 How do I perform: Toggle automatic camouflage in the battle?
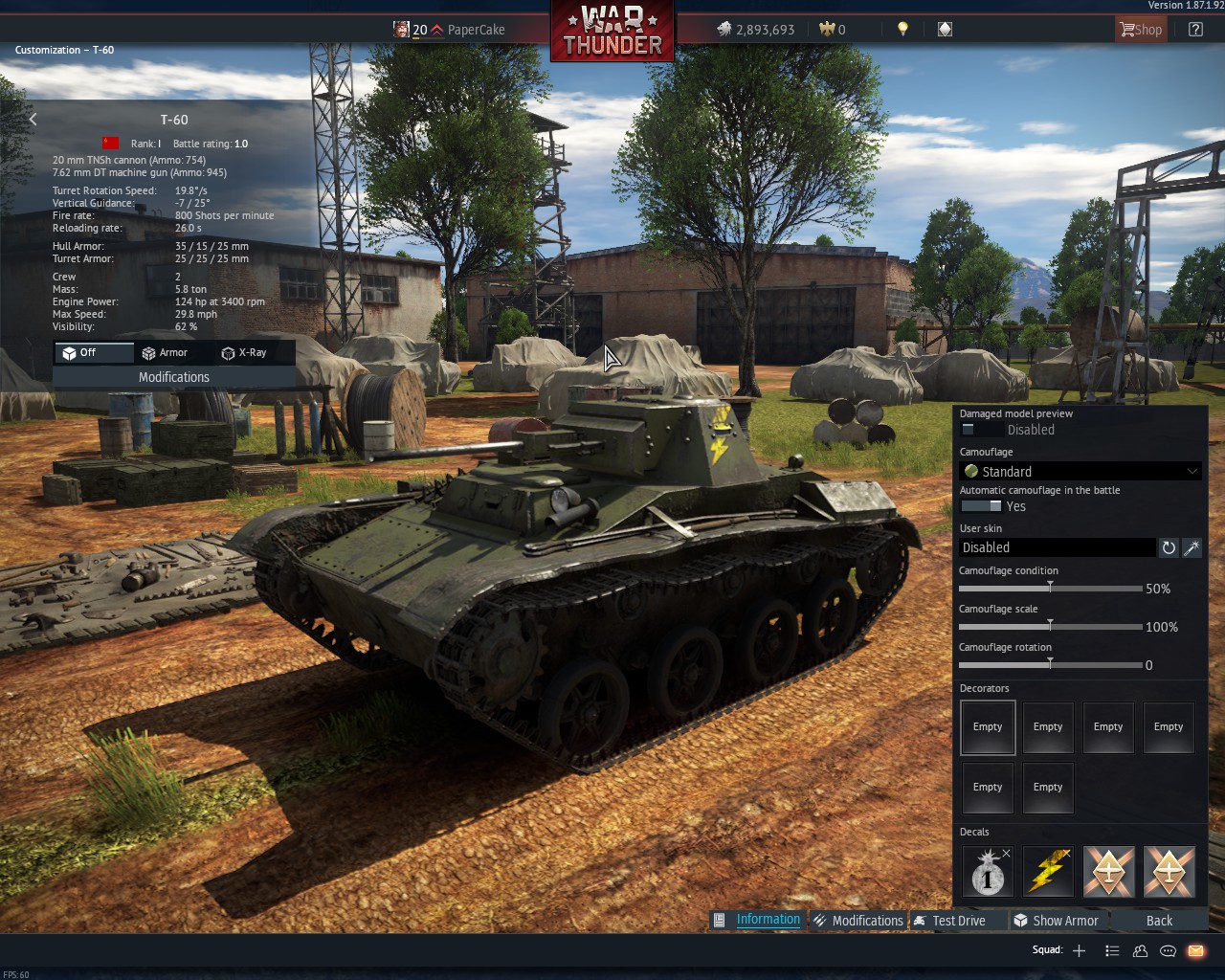point(981,506)
